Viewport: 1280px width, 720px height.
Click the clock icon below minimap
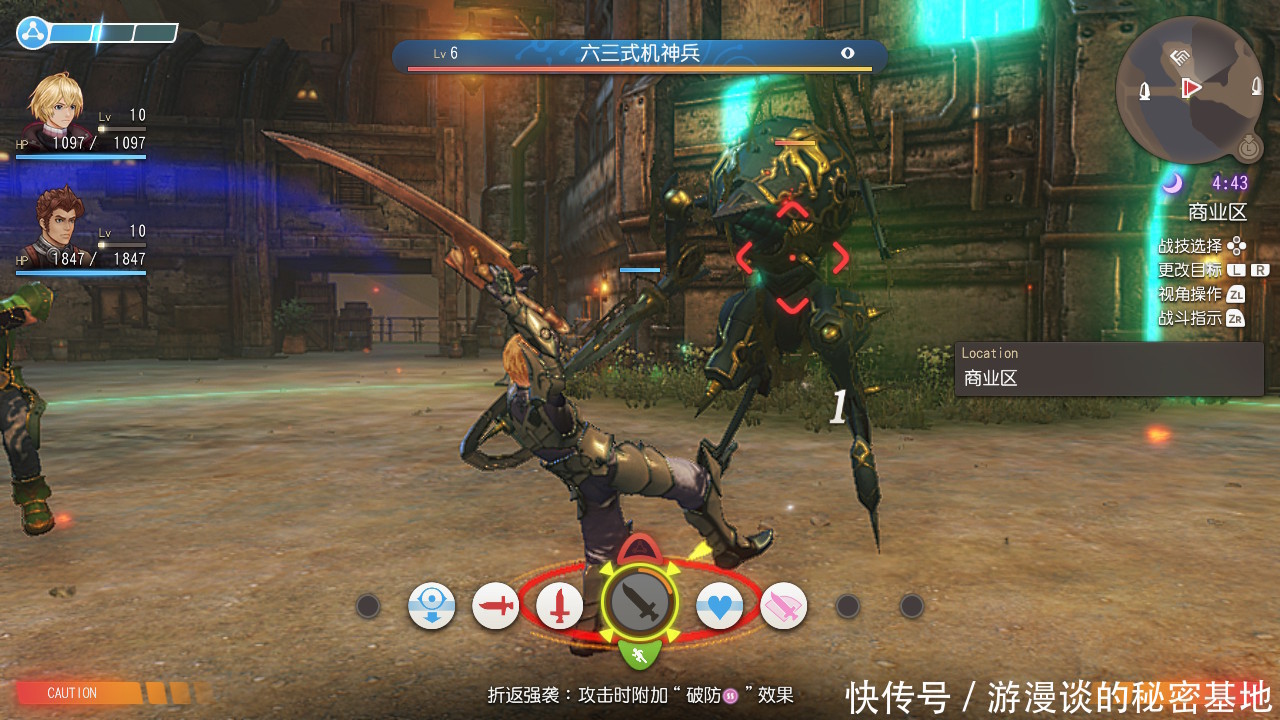coord(1247,147)
